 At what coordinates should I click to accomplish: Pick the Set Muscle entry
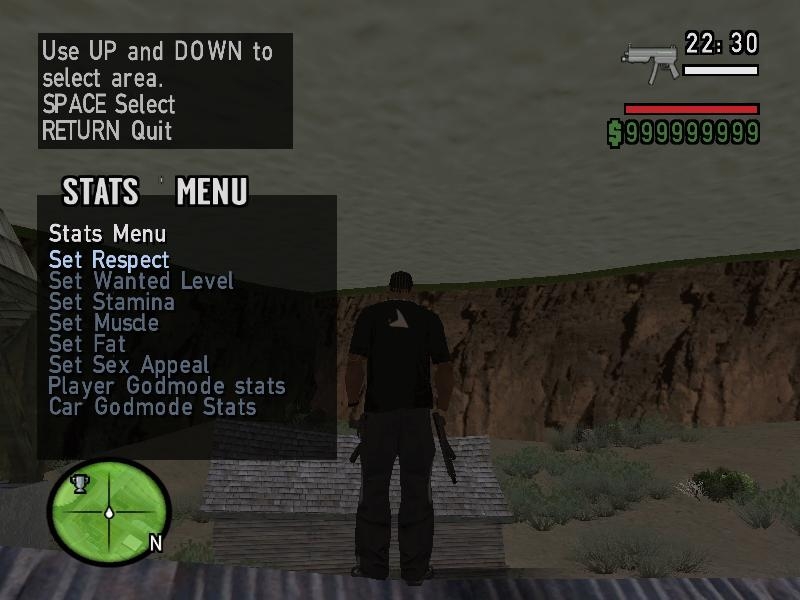coord(103,323)
